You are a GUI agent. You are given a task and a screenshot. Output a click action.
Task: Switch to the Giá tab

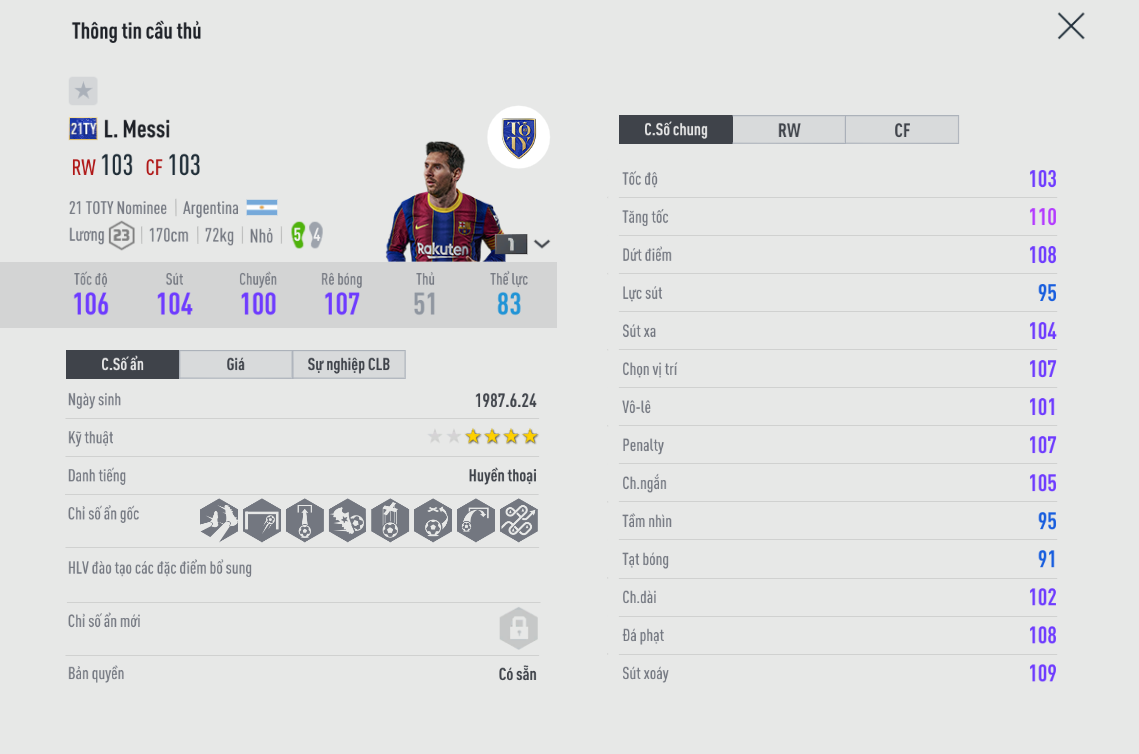coord(235,365)
